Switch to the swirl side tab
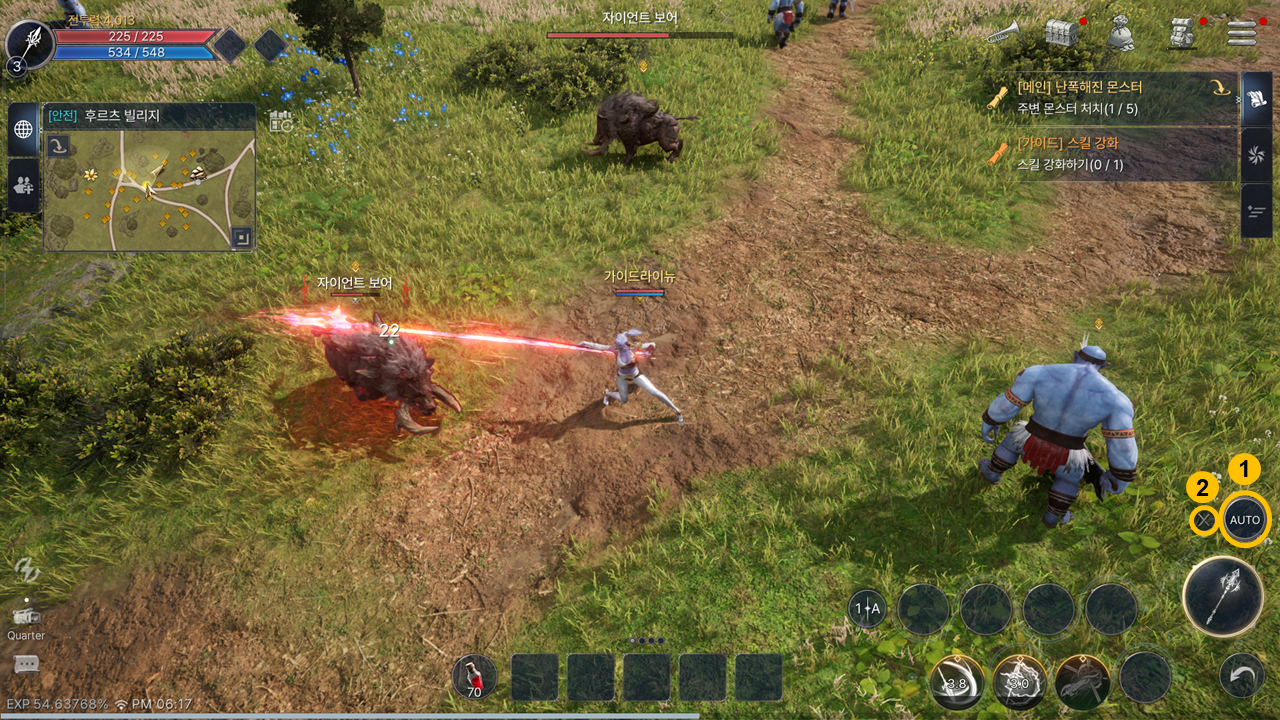1280x720 pixels. 1256,155
